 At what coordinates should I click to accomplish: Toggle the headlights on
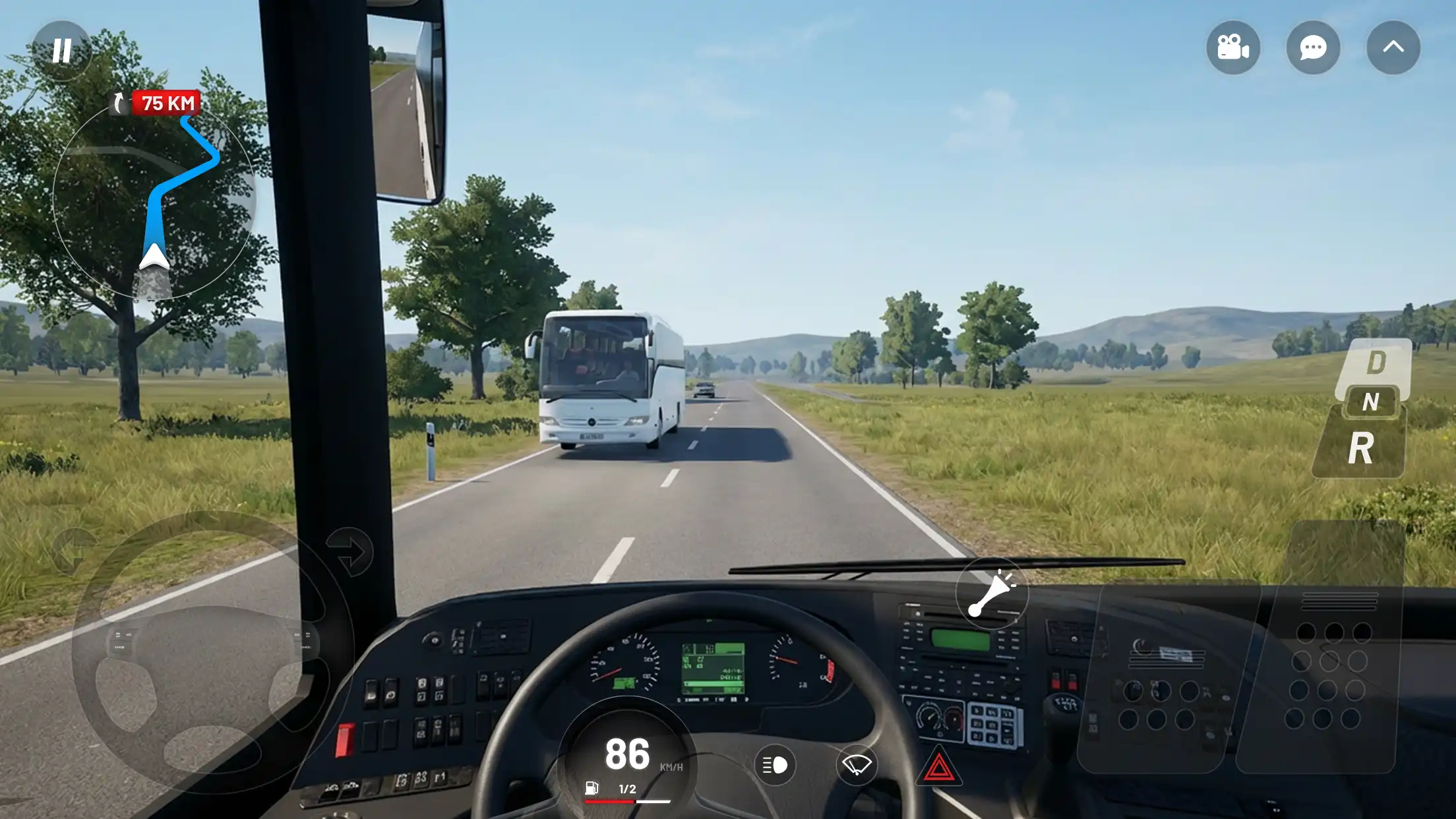click(x=774, y=766)
